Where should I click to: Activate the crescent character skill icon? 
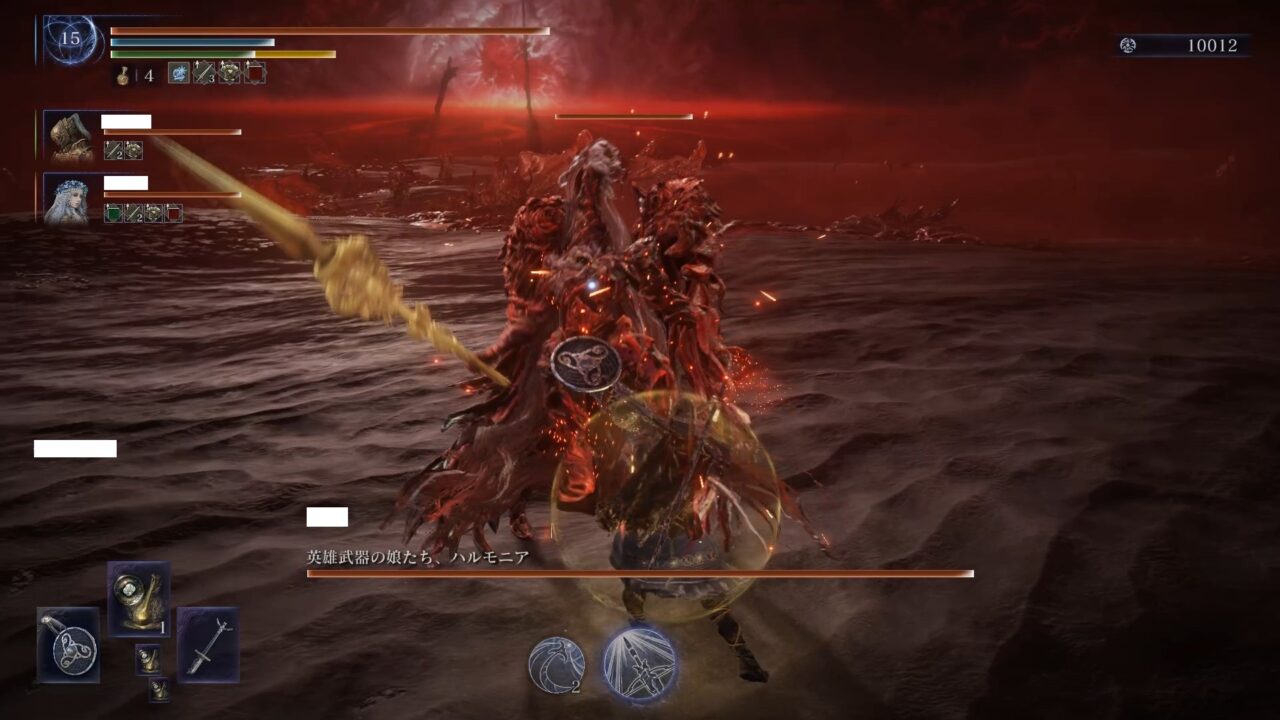click(556, 665)
